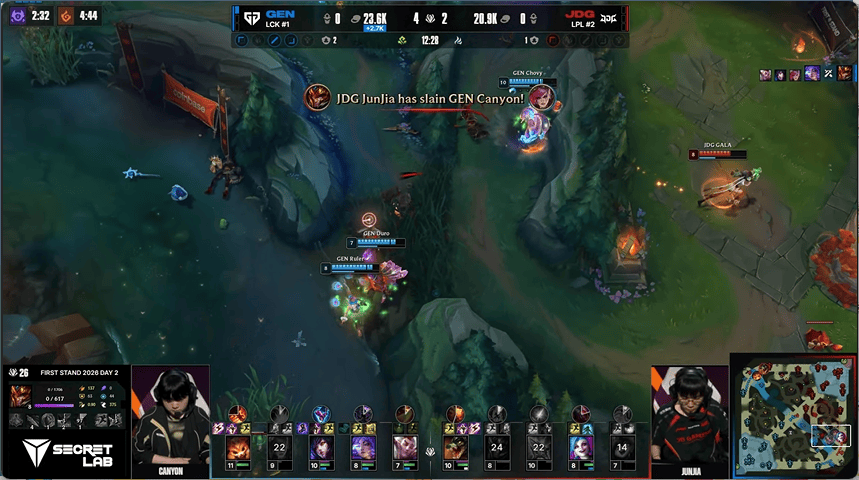Pick the dead champion portrait showing 14
The image size is (859, 480).
pyautogui.click(x=622, y=446)
